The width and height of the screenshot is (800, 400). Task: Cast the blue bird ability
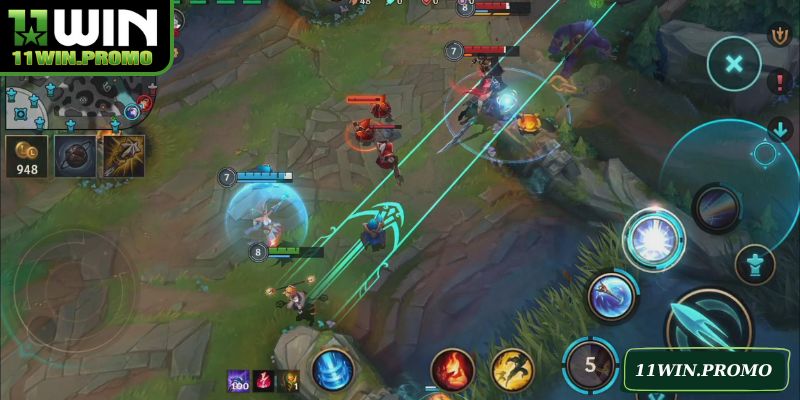pyautogui.click(x=612, y=295)
